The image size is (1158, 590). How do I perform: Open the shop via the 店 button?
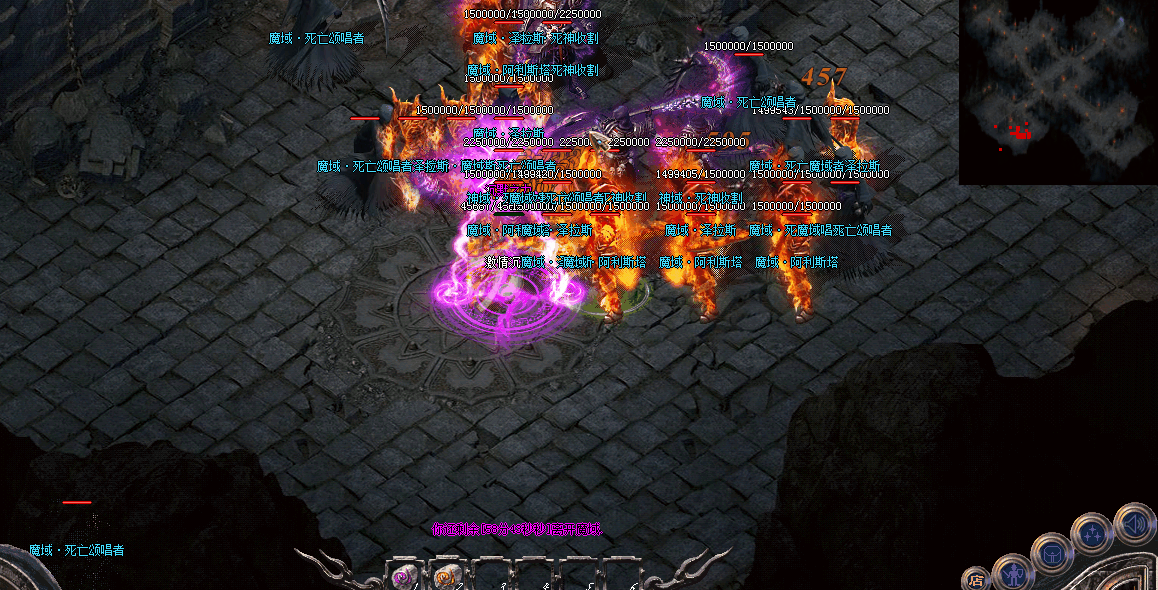[976, 579]
